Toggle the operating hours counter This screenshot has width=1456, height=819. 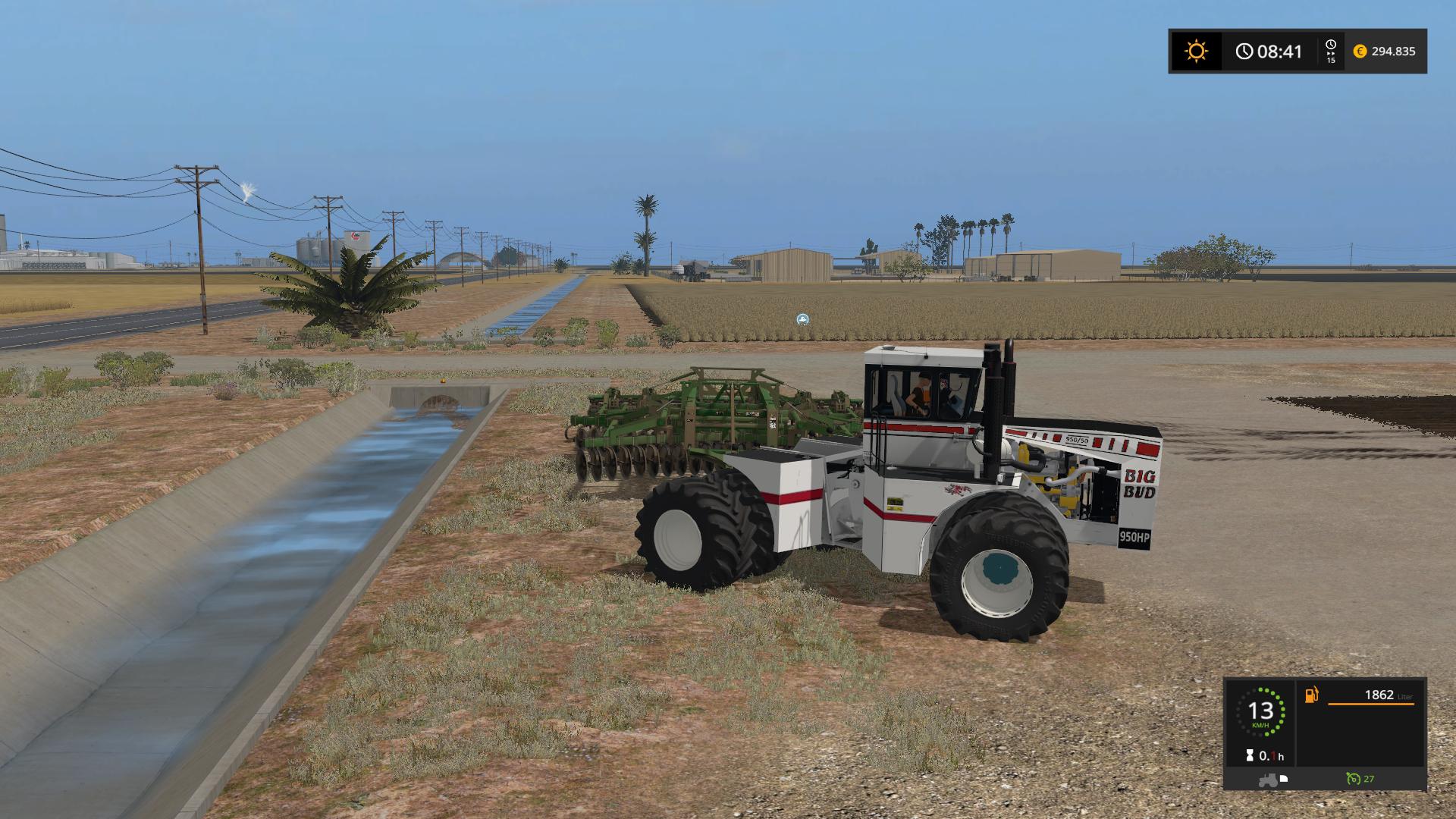[1265, 756]
